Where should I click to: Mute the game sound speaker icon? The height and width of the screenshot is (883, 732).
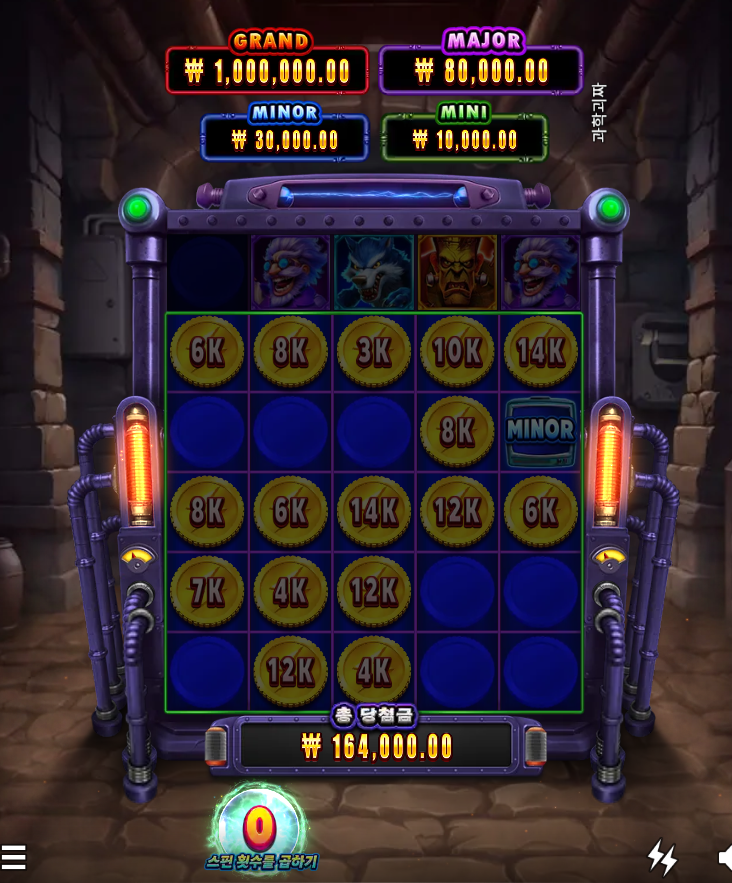tap(724, 857)
